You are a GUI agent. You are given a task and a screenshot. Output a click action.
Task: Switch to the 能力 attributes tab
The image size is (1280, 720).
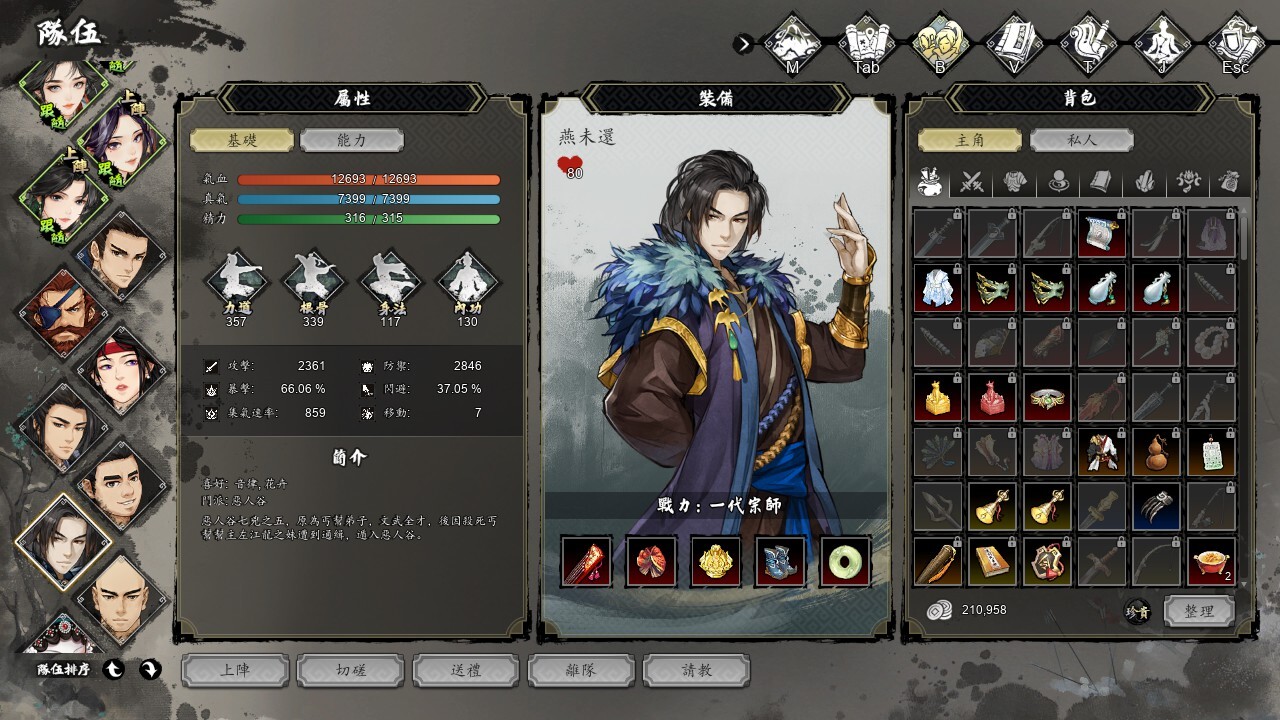(352, 140)
